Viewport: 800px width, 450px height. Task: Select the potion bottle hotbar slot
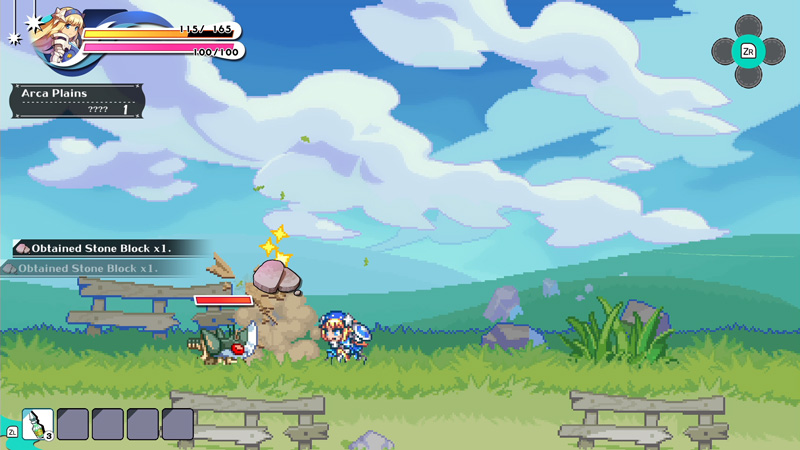[37, 424]
